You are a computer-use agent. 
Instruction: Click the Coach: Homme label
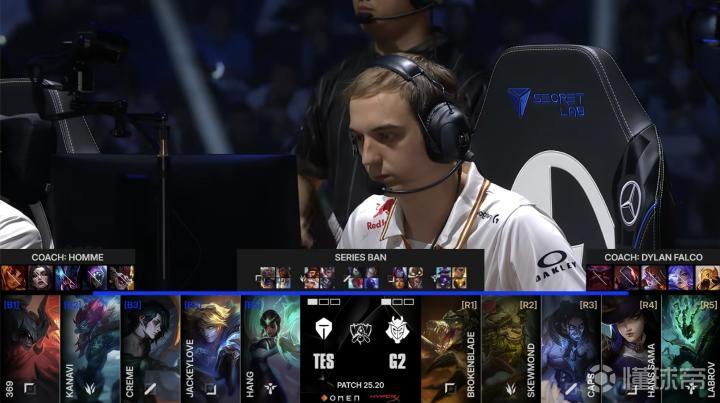tap(67, 257)
